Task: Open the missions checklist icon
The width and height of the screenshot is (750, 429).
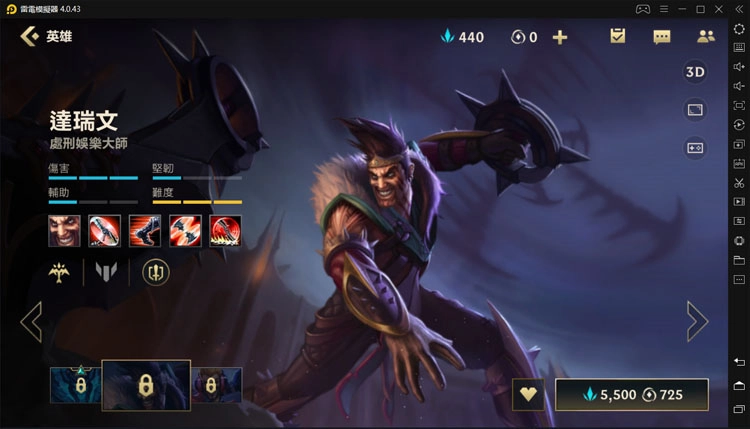Action: pyautogui.click(x=617, y=37)
